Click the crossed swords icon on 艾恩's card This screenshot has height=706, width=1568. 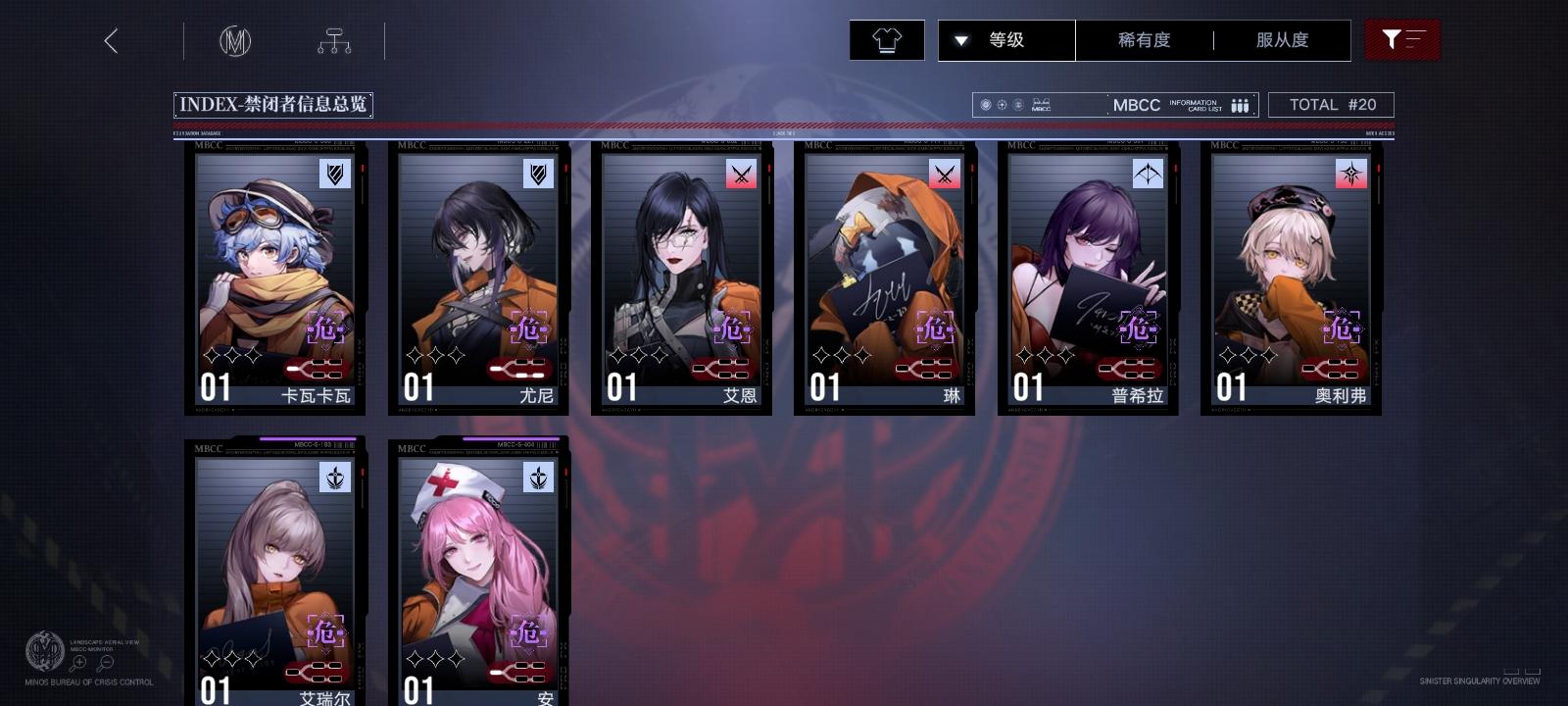(x=741, y=174)
